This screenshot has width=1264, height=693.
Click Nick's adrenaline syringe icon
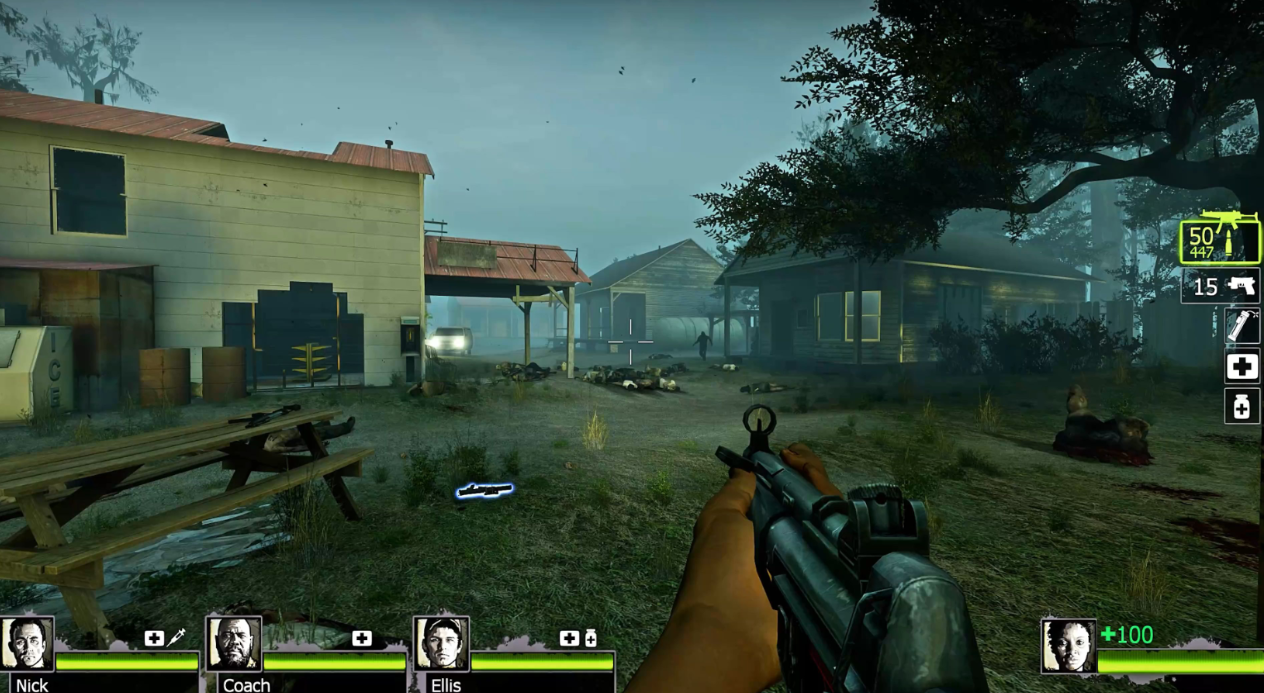tap(177, 637)
